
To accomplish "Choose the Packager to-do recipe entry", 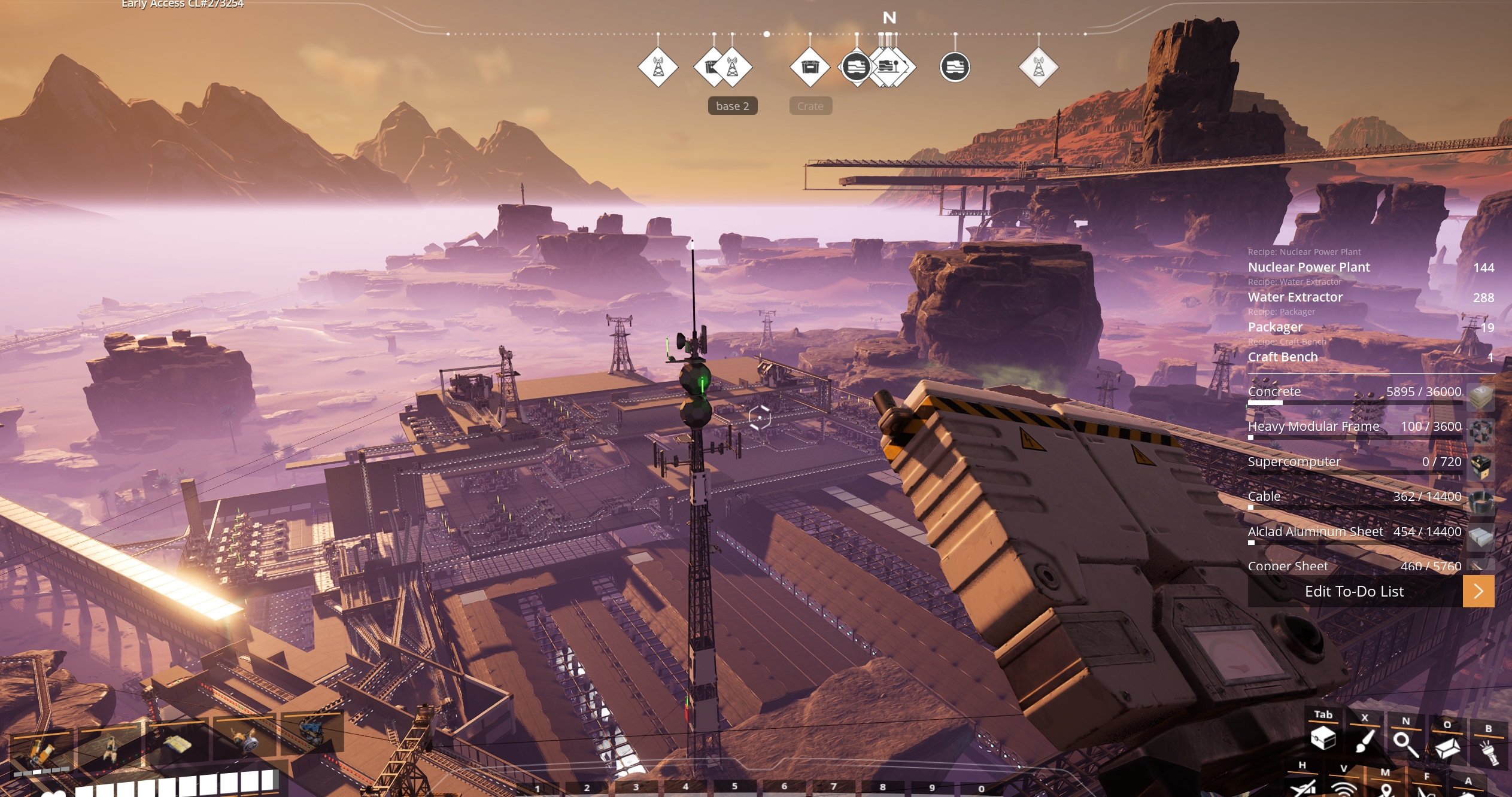I will click(x=1275, y=327).
